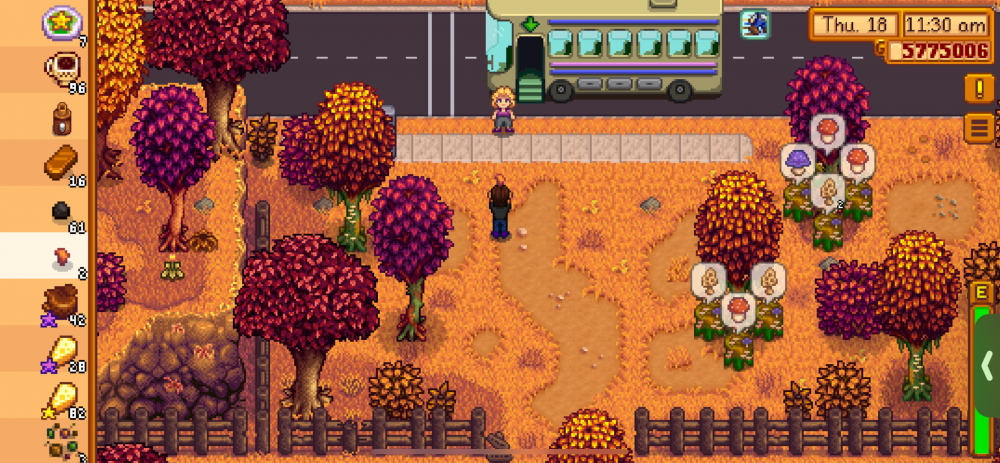
Task: Tap the speed buff icon
Action: pyautogui.click(x=754, y=22)
